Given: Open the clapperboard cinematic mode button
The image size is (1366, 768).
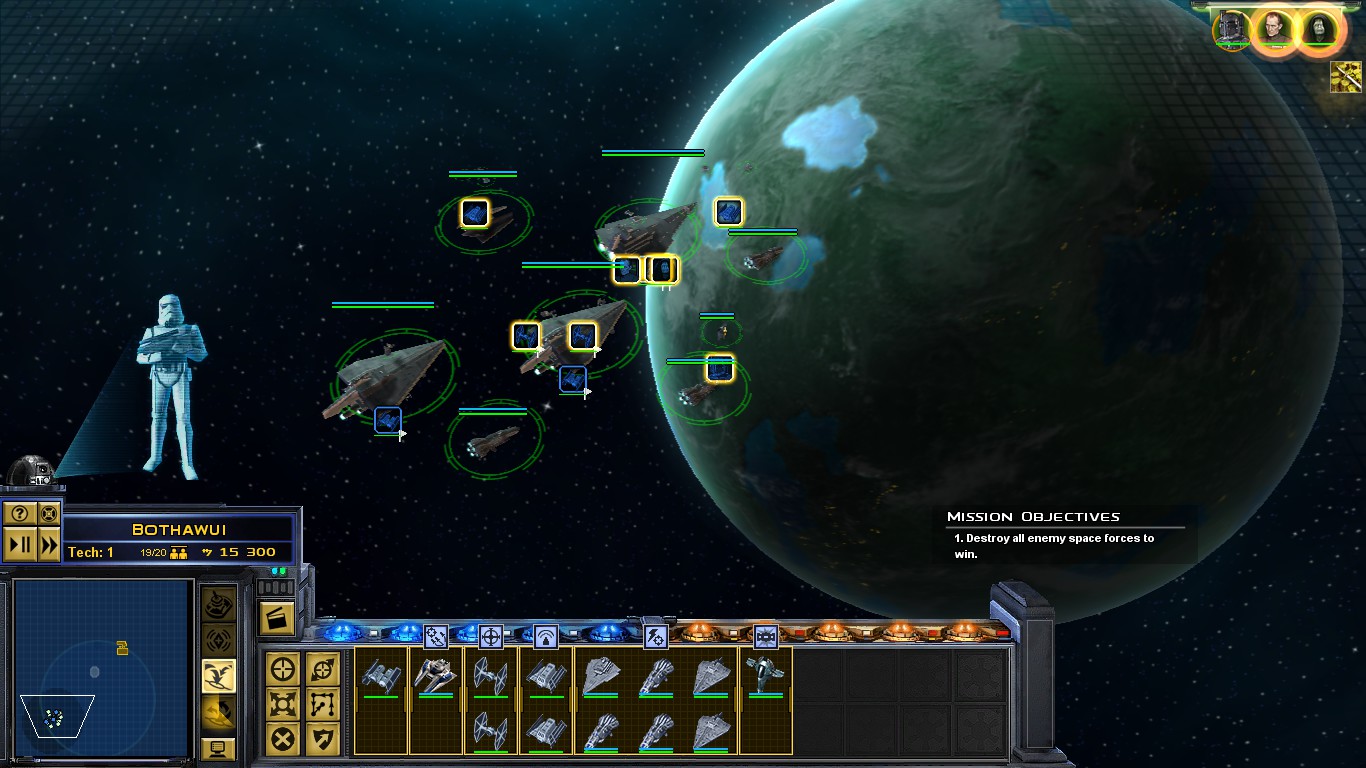Looking at the screenshot, I should (x=277, y=618).
